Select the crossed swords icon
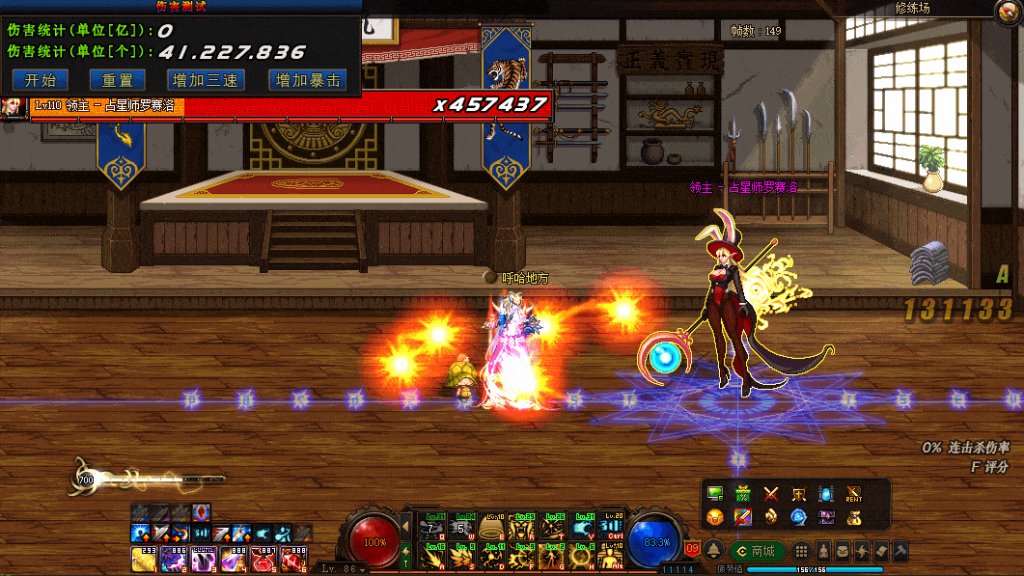 (x=771, y=493)
